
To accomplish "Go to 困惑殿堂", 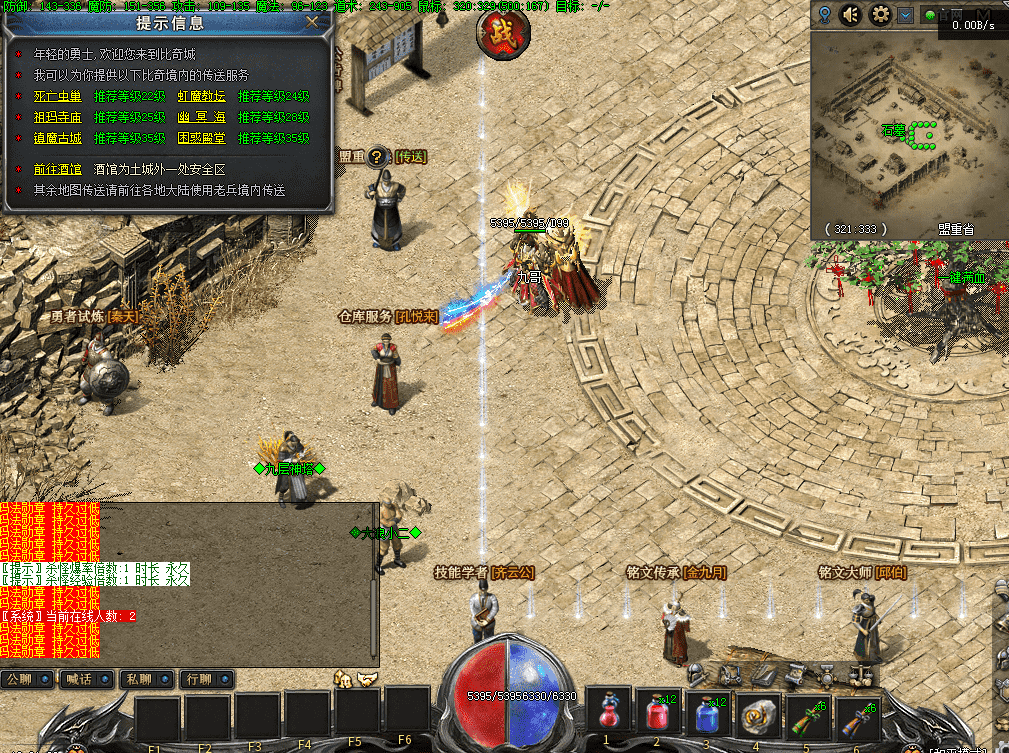I will pyautogui.click(x=202, y=138).
